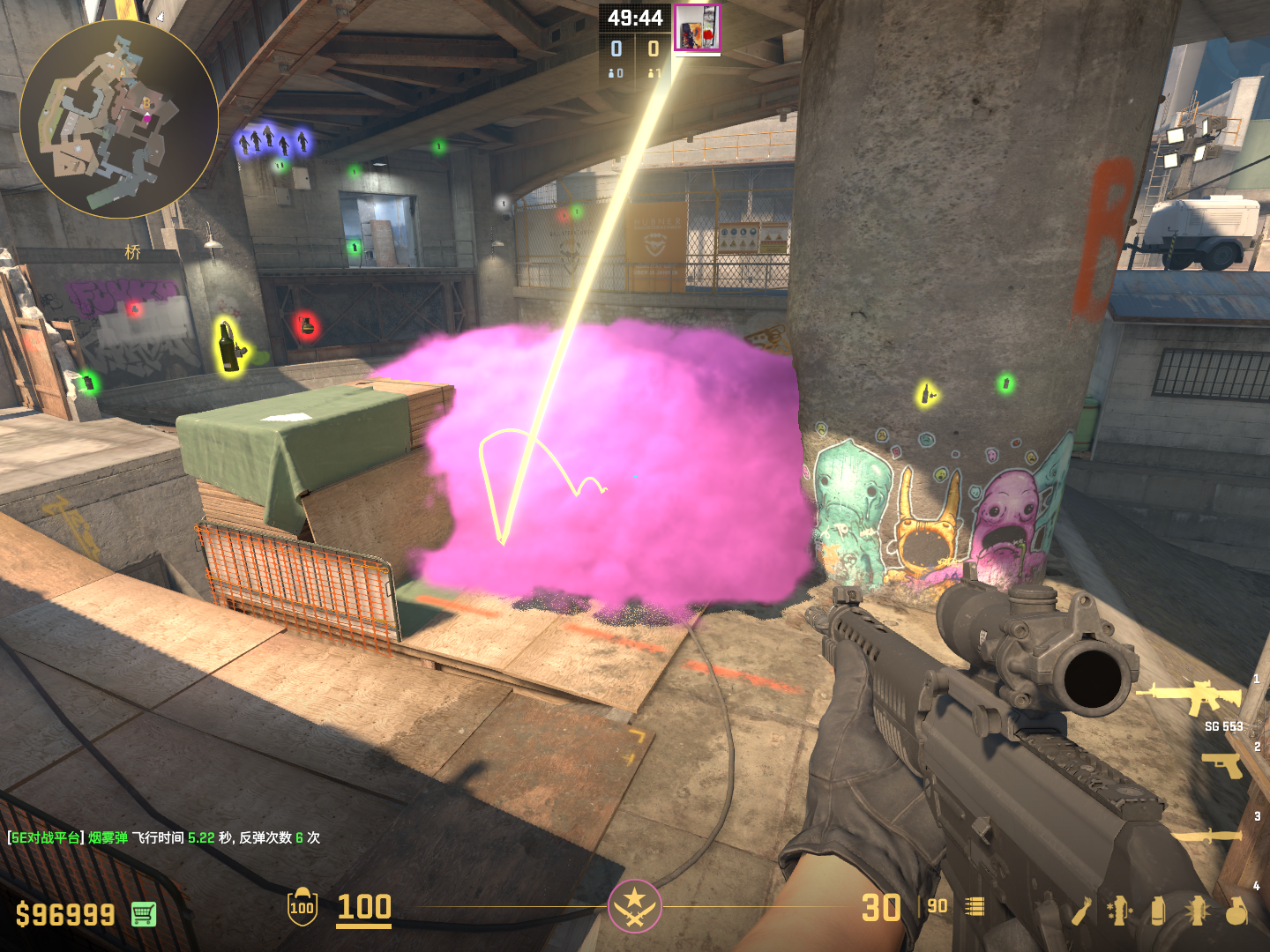
Task: Click the crossed-swords team emblem
Action: click(x=634, y=906)
